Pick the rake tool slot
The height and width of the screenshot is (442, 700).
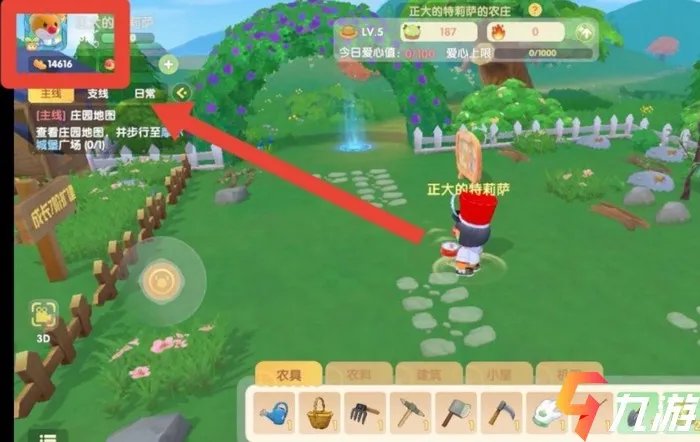pos(363,411)
